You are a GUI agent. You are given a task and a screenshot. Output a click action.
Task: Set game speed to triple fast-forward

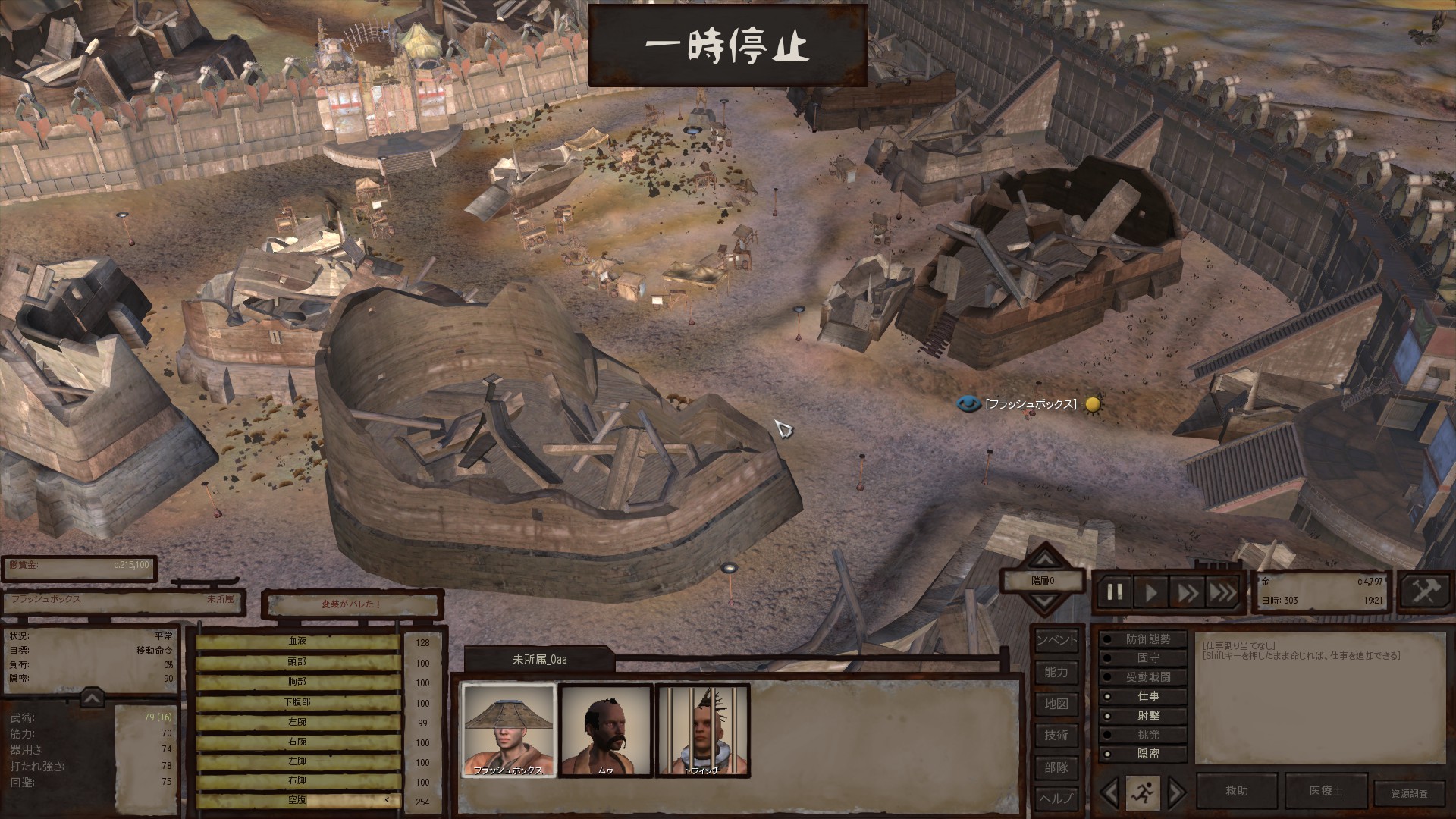coord(1222,591)
